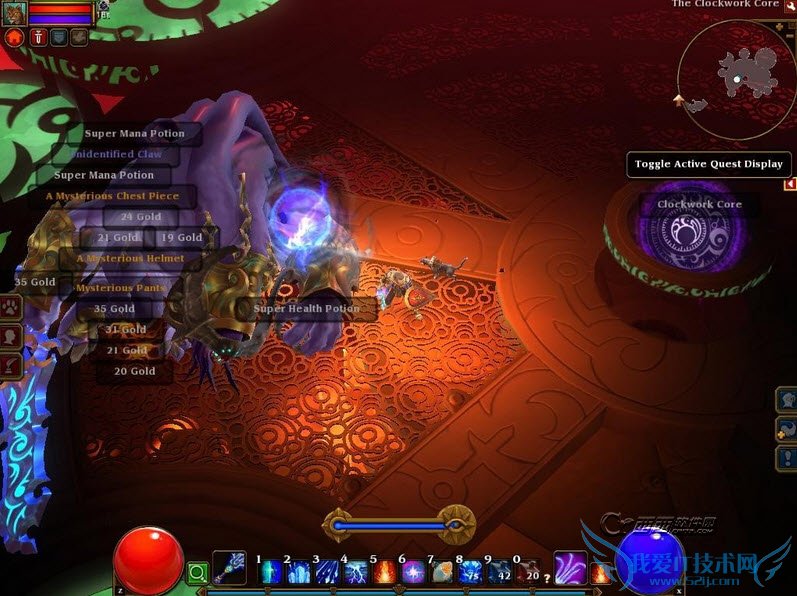797x596 pixels.
Task: Grab the Mysterious Helmet loot label
Action: click(131, 258)
